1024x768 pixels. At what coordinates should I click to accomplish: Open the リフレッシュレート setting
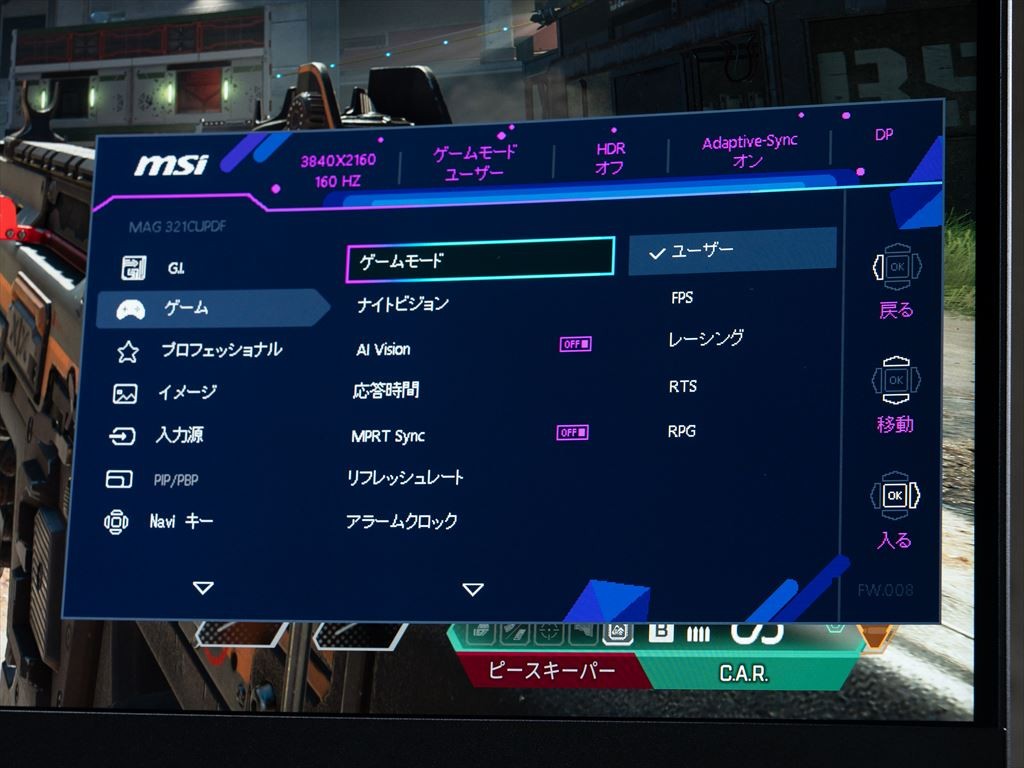[x=405, y=478]
